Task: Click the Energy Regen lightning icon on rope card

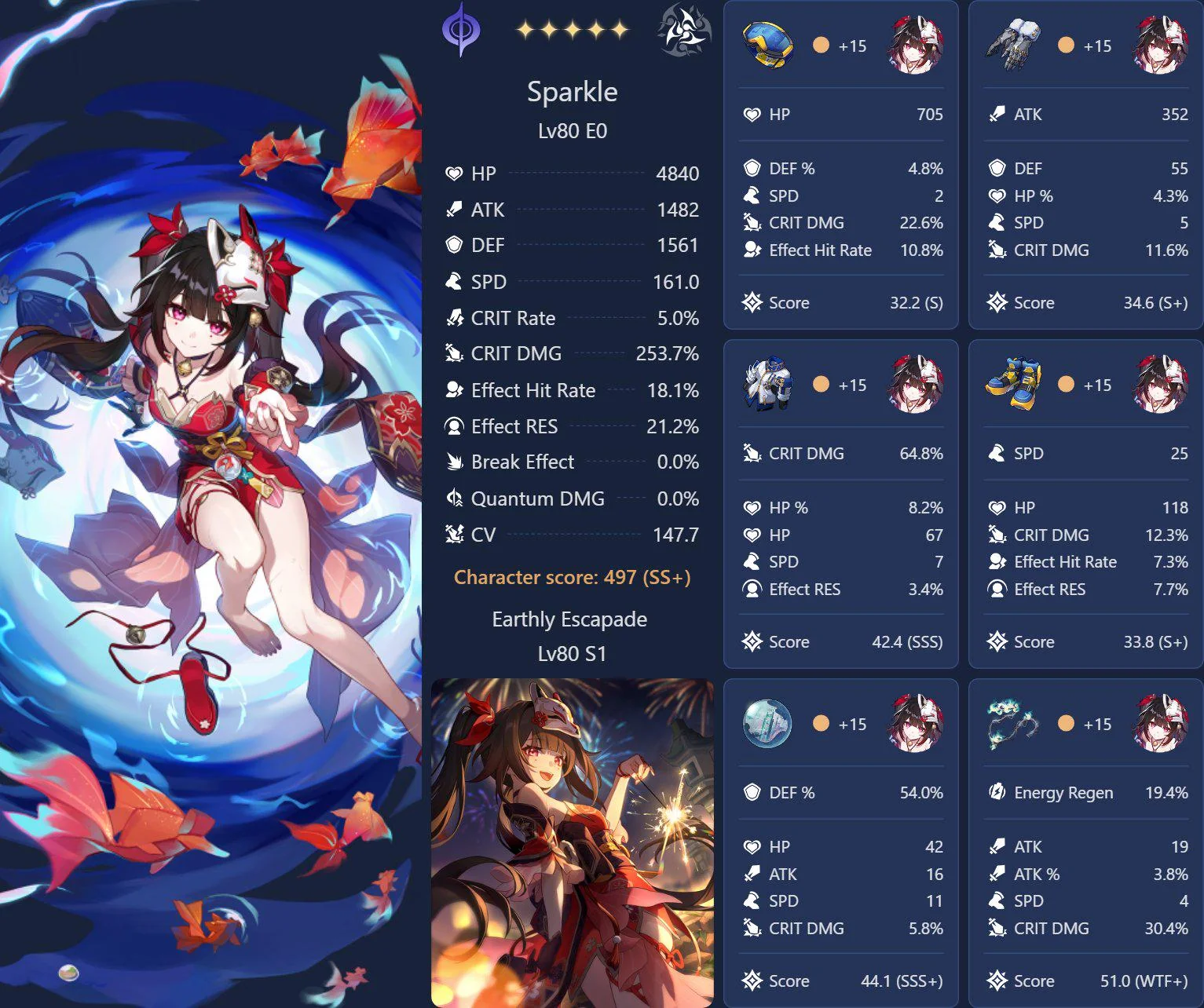Action: tap(996, 793)
